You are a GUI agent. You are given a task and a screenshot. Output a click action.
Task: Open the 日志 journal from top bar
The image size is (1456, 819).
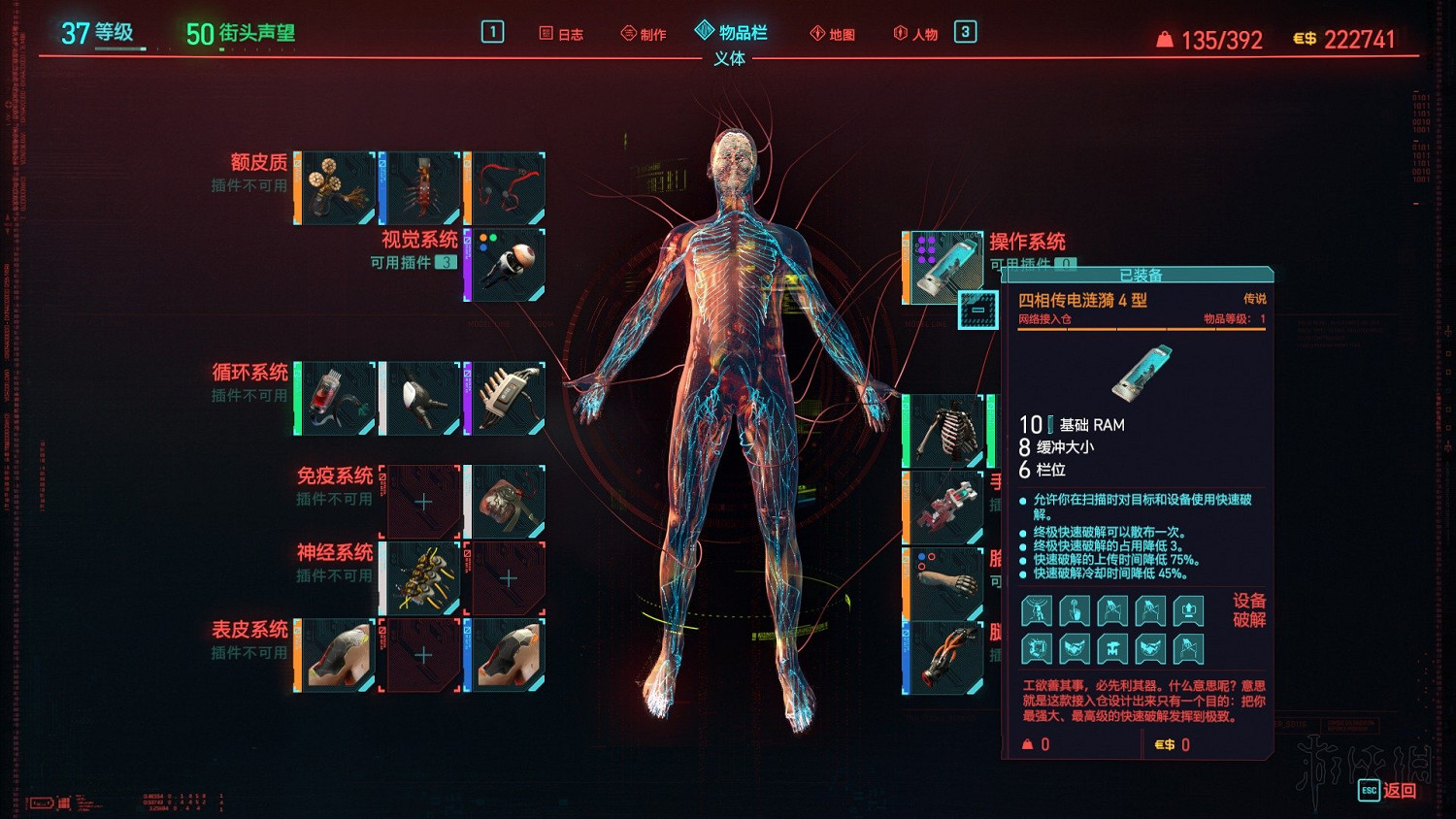coord(561,32)
